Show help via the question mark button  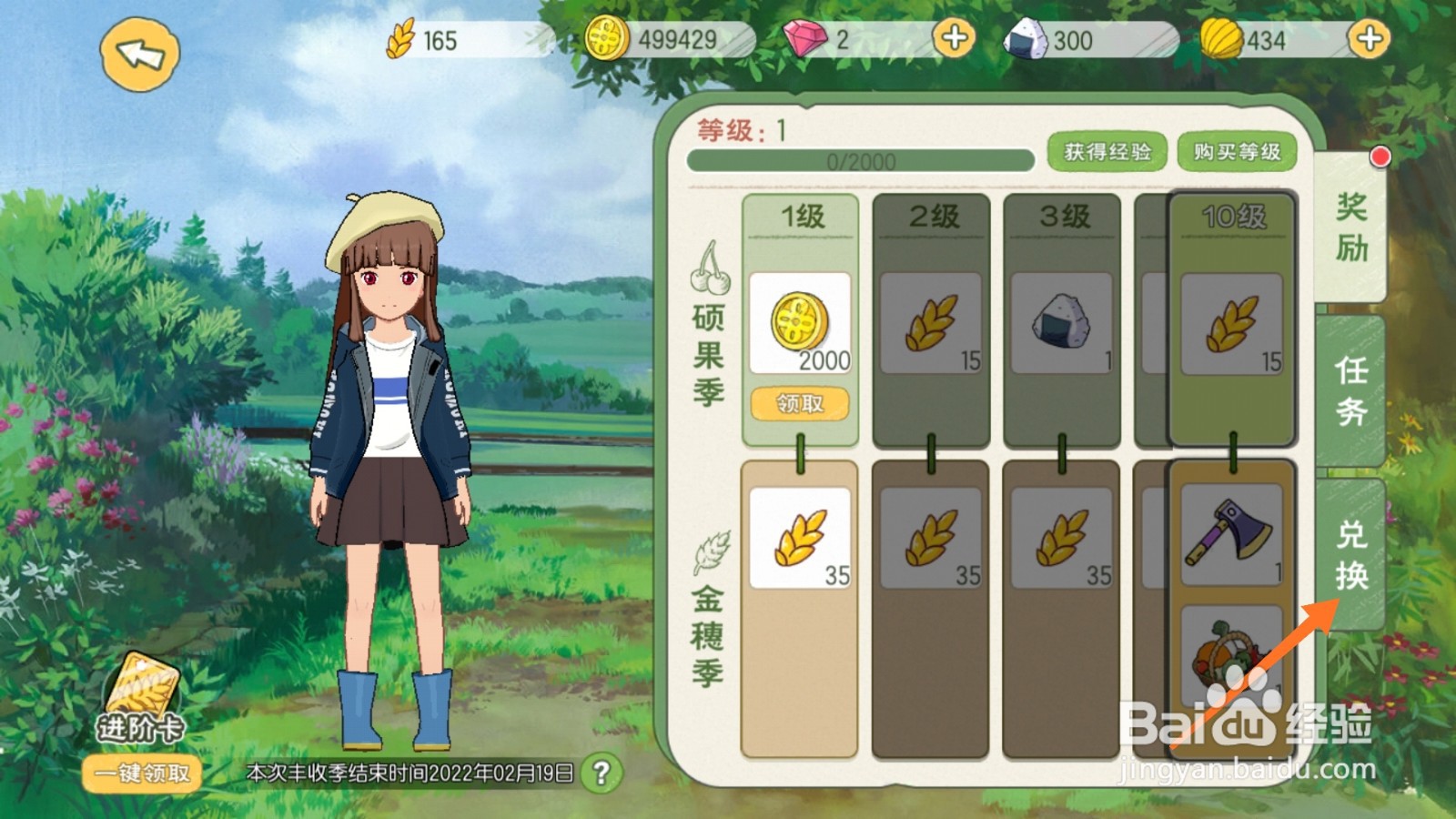pyautogui.click(x=601, y=773)
